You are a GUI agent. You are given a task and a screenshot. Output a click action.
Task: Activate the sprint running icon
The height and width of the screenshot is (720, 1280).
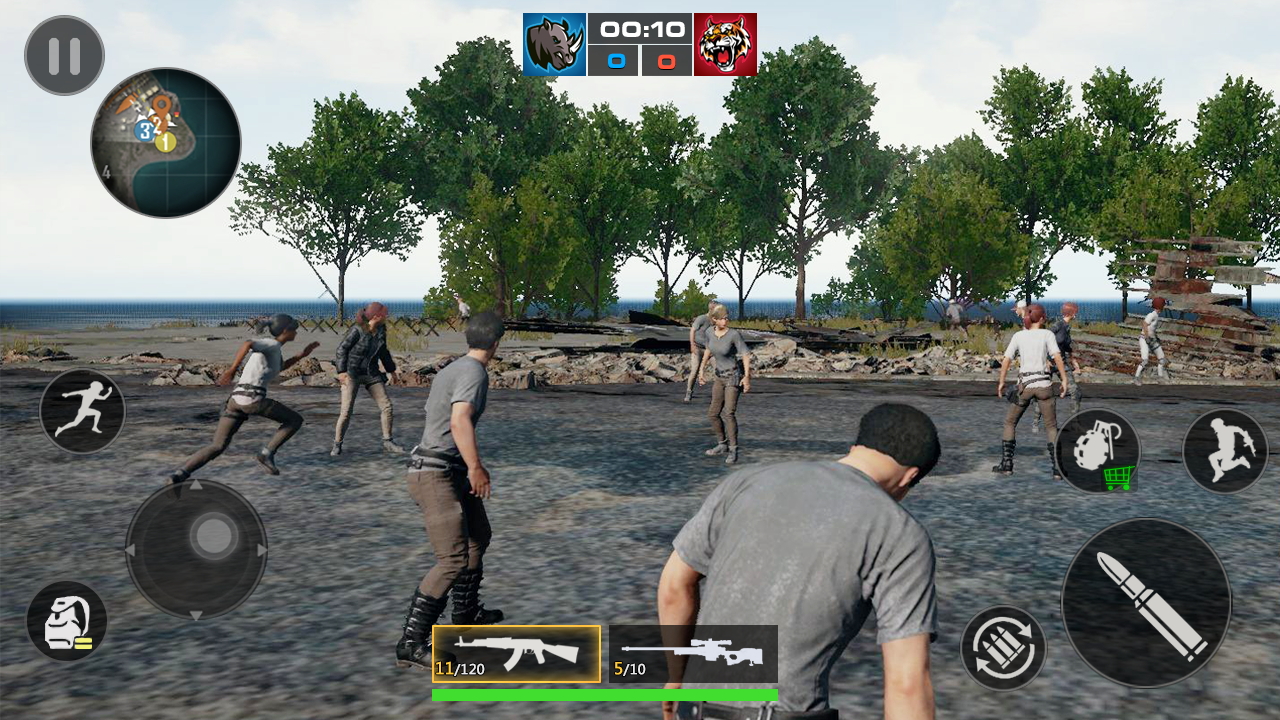point(81,411)
